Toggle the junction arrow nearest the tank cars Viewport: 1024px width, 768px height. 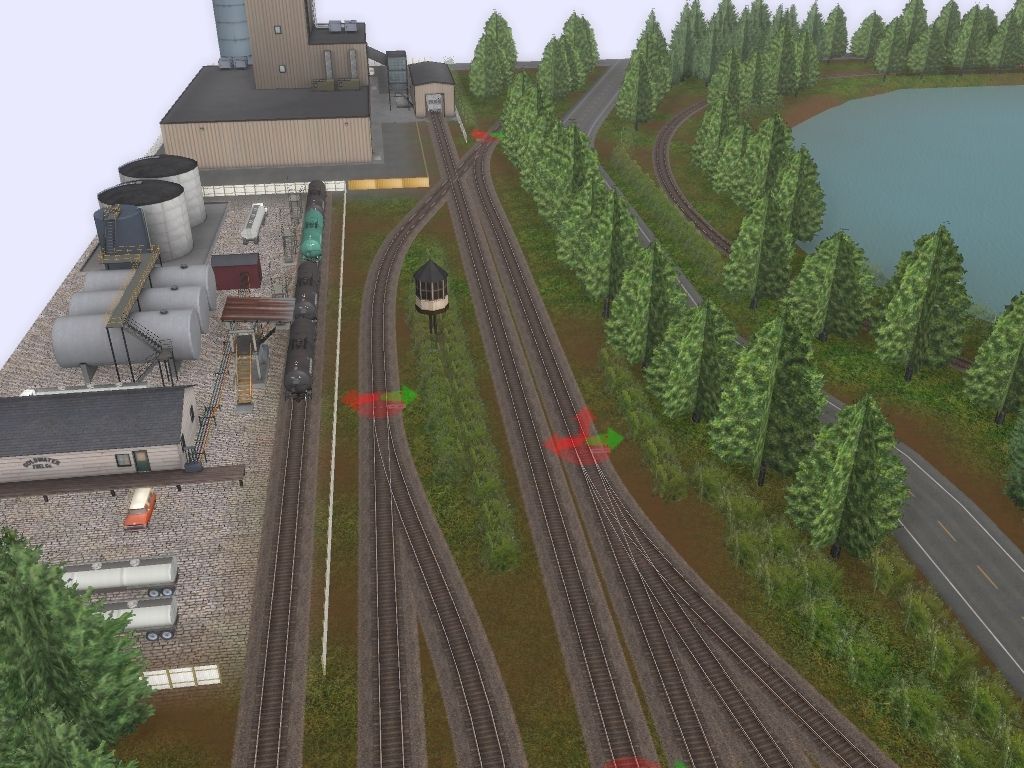point(380,400)
